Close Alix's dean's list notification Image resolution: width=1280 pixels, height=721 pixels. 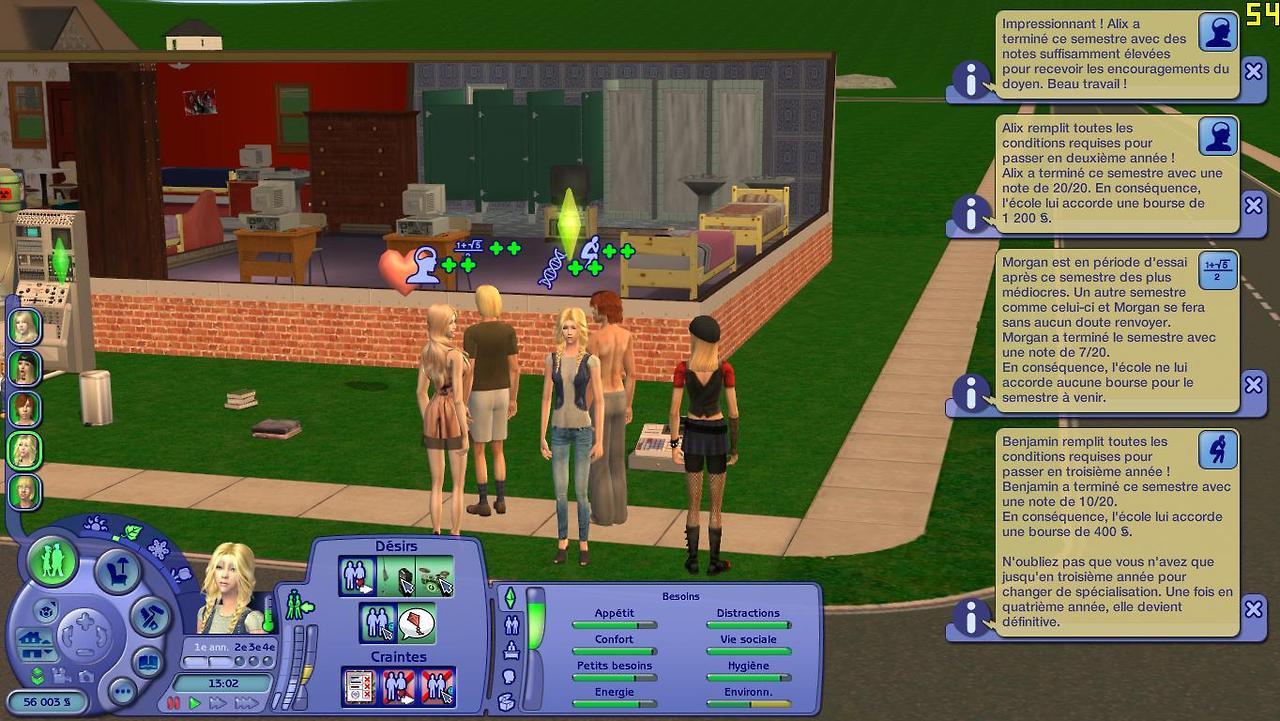coord(1253,71)
